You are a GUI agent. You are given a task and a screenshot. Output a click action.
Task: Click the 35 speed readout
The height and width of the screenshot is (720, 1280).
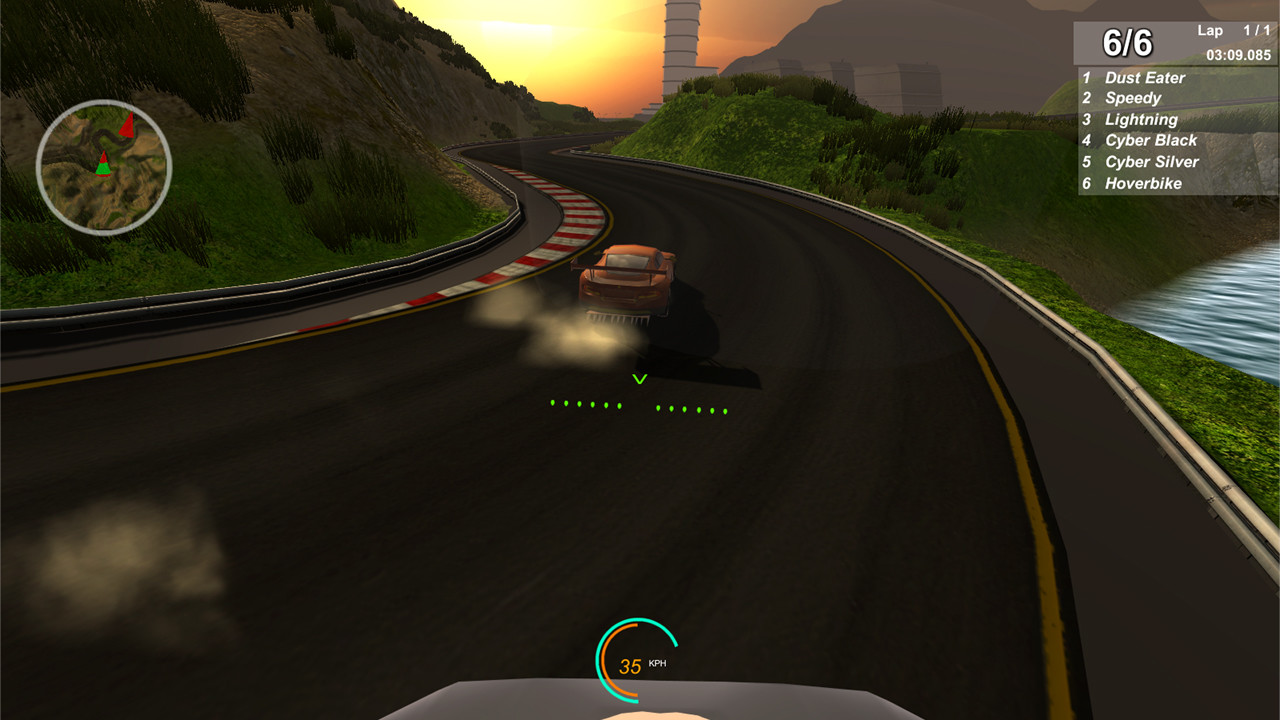(x=630, y=663)
